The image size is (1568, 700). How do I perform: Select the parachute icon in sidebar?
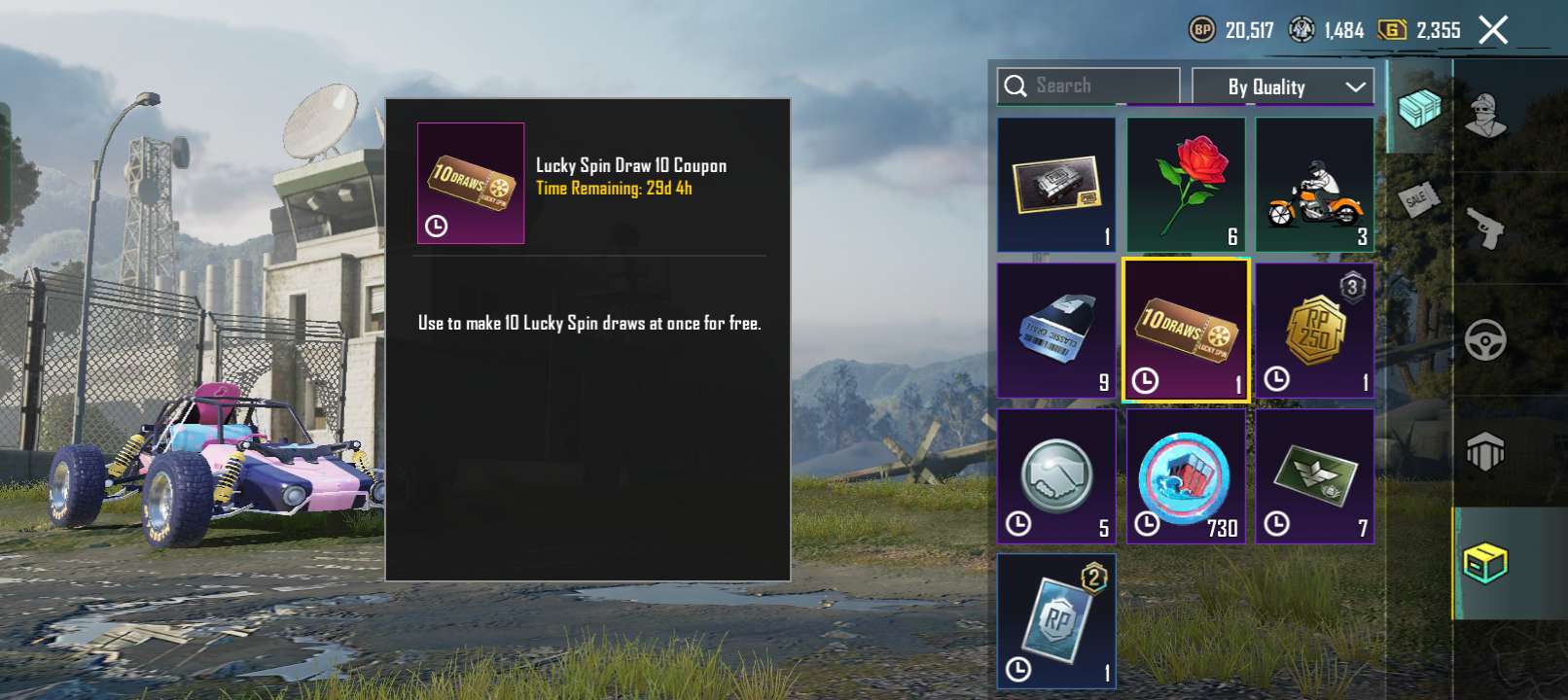[x=1483, y=452]
